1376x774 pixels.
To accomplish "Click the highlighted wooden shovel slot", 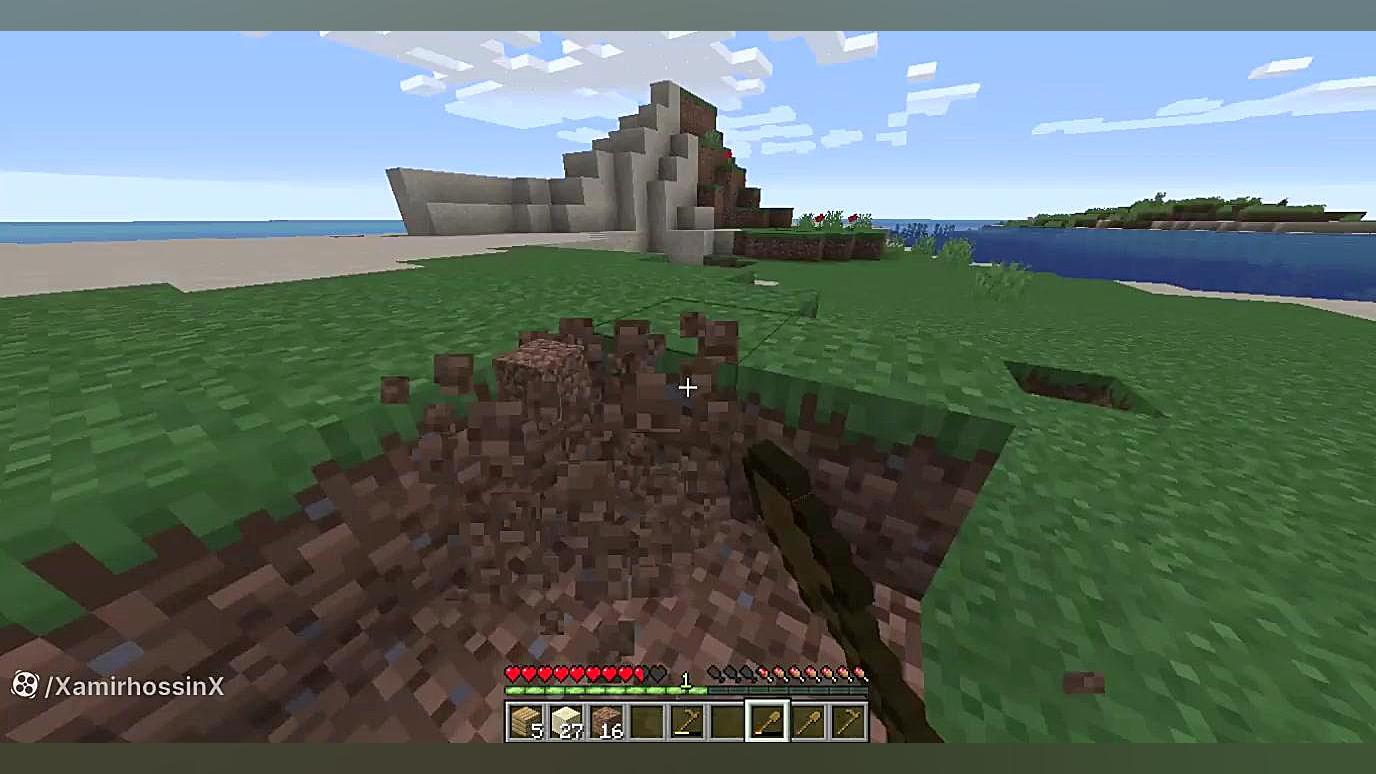I will click(768, 721).
